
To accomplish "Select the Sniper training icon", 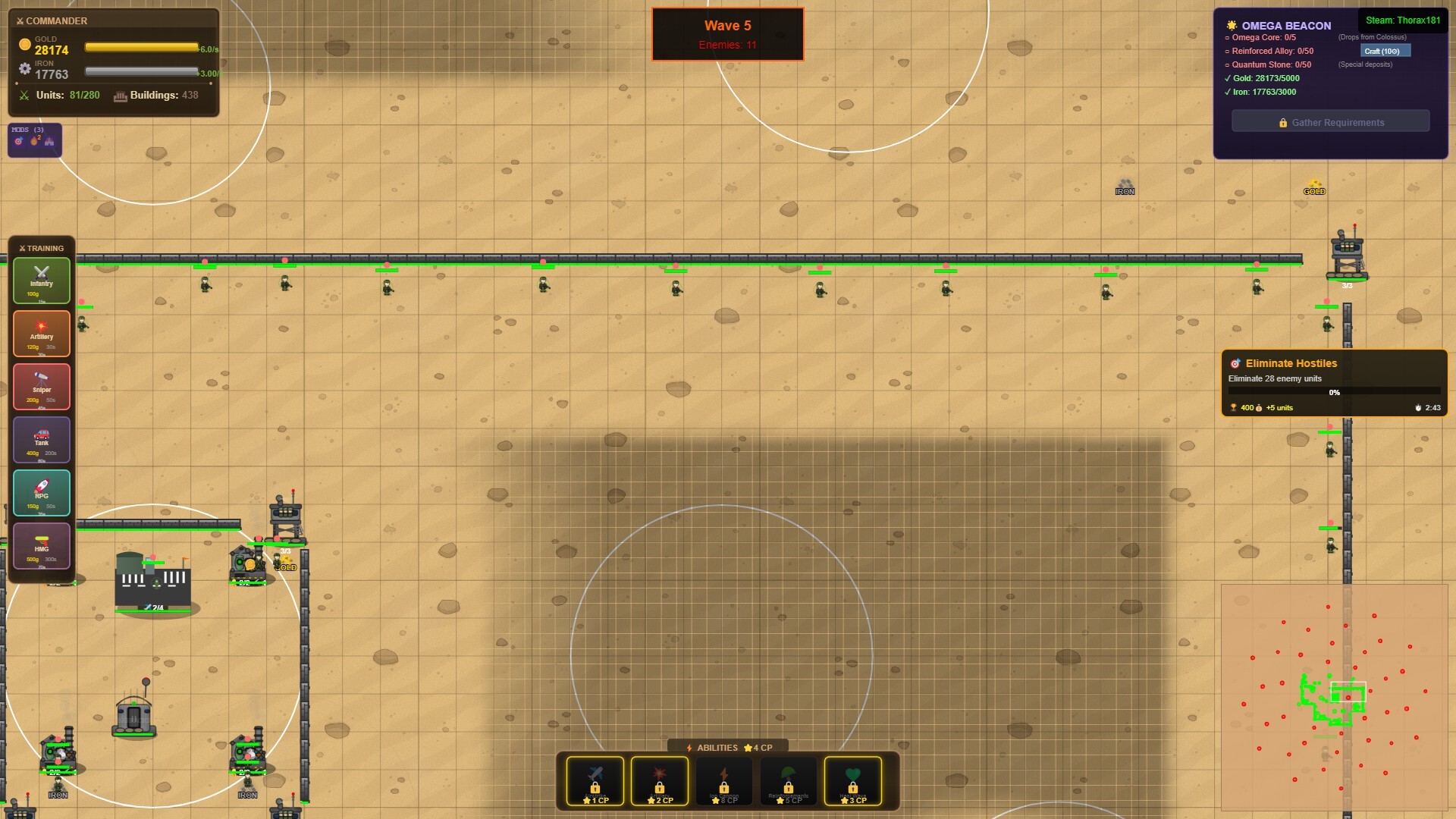I will (42, 386).
